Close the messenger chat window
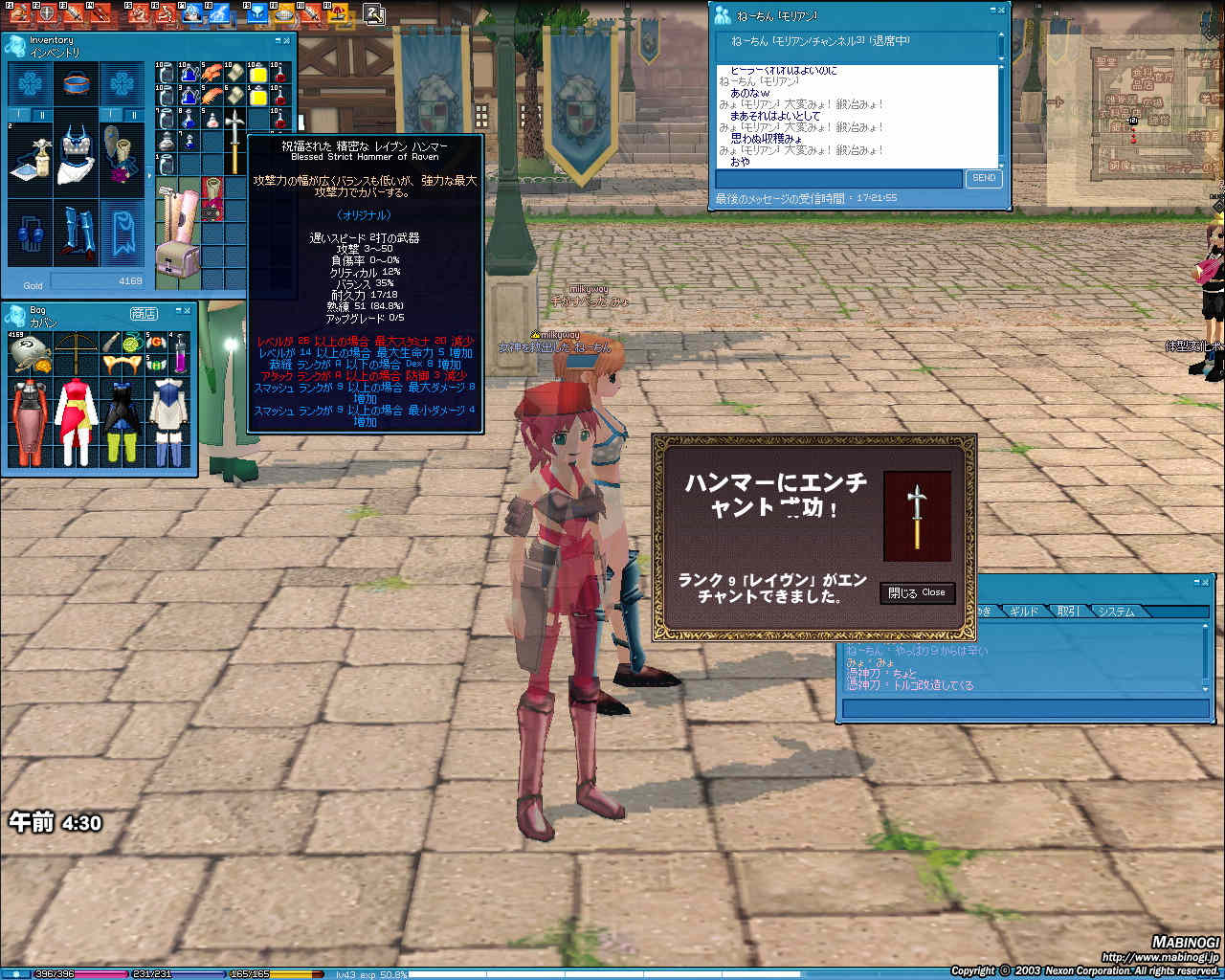Image resolution: width=1225 pixels, height=980 pixels. tap(1001, 10)
